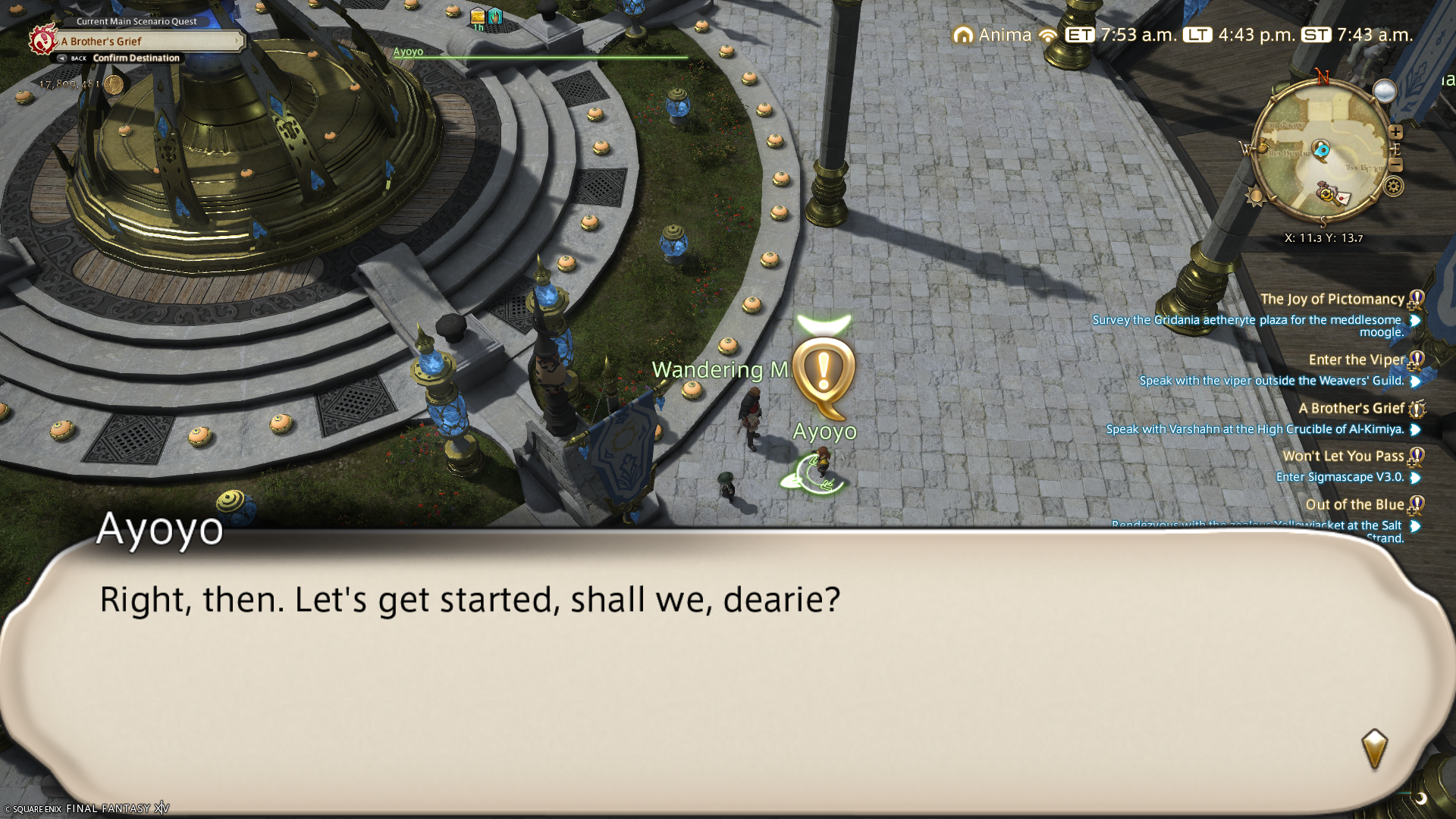Viewport: 1456px width, 819px height.
Task: Open minimap settings gear
Action: tap(1393, 187)
